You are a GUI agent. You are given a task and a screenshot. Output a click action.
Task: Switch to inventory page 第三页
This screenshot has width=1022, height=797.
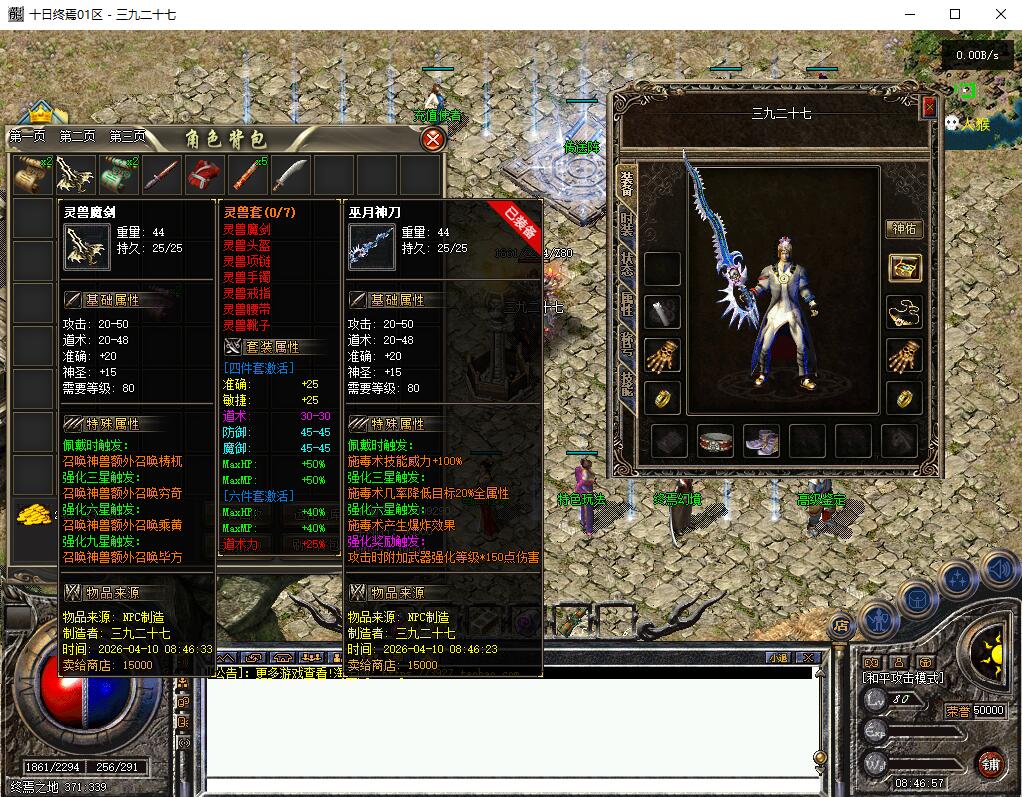(x=127, y=137)
